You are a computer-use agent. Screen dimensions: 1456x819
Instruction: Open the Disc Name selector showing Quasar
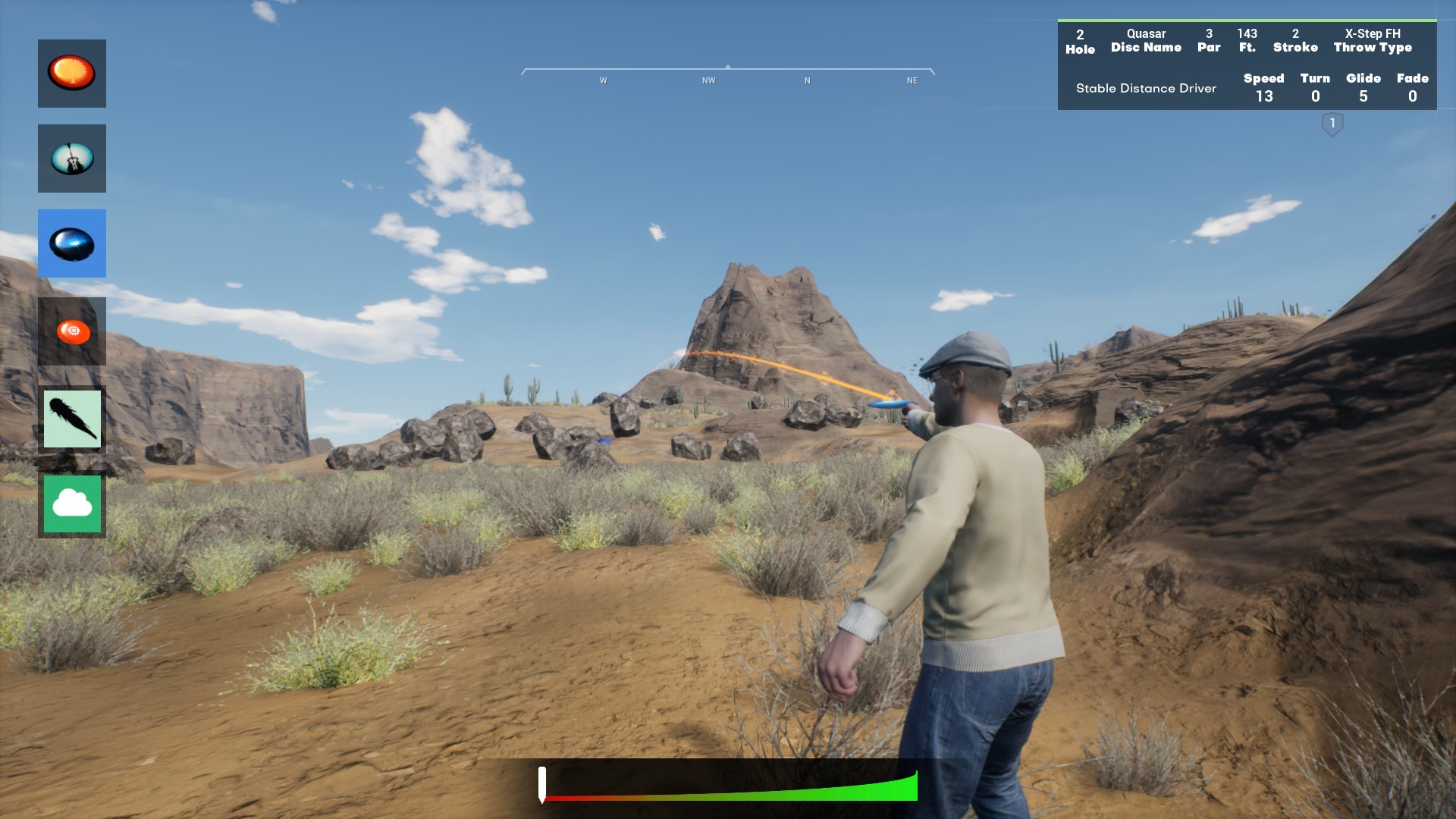[x=1145, y=39]
